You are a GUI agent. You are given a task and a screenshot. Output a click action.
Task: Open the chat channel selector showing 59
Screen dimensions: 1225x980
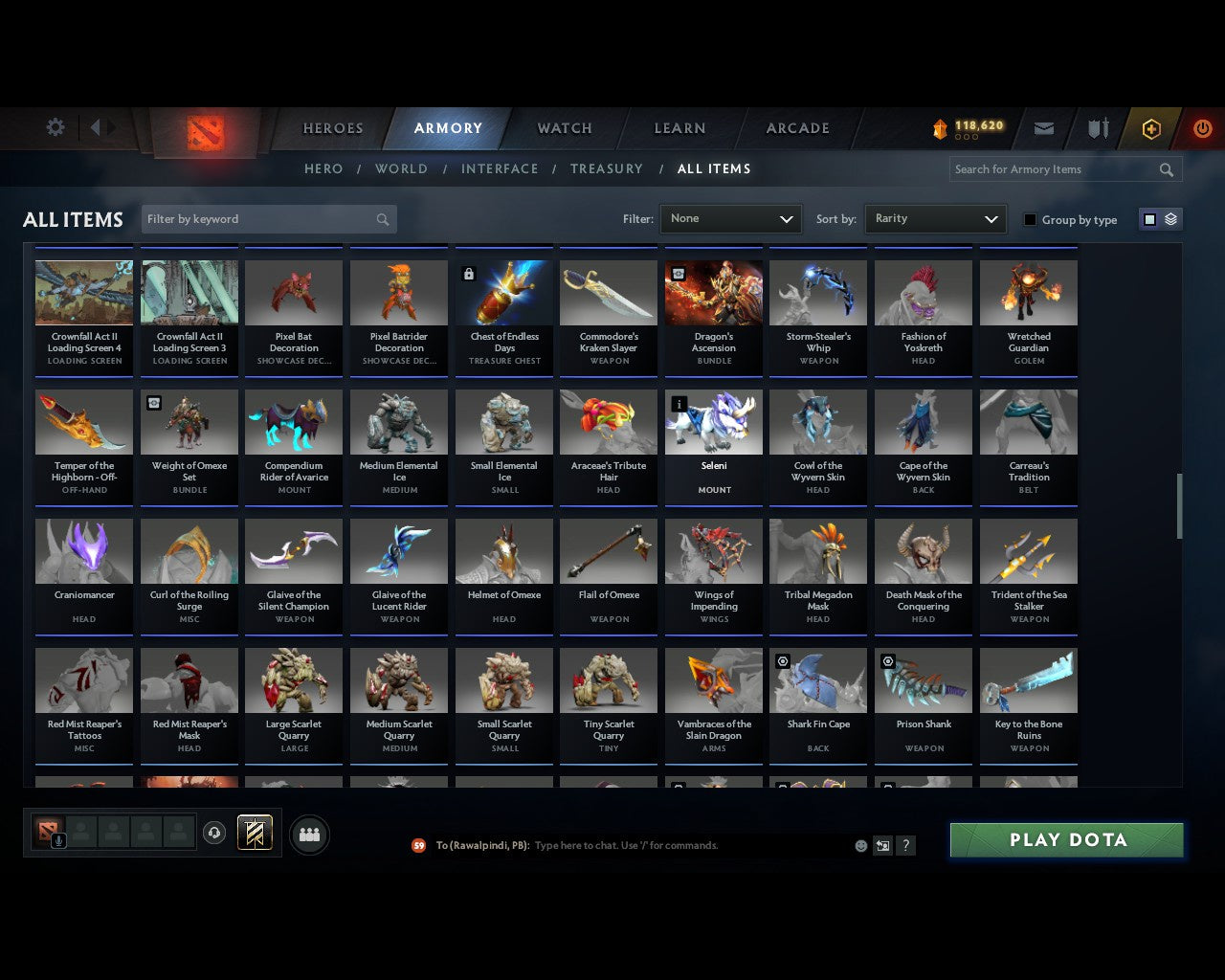click(418, 845)
